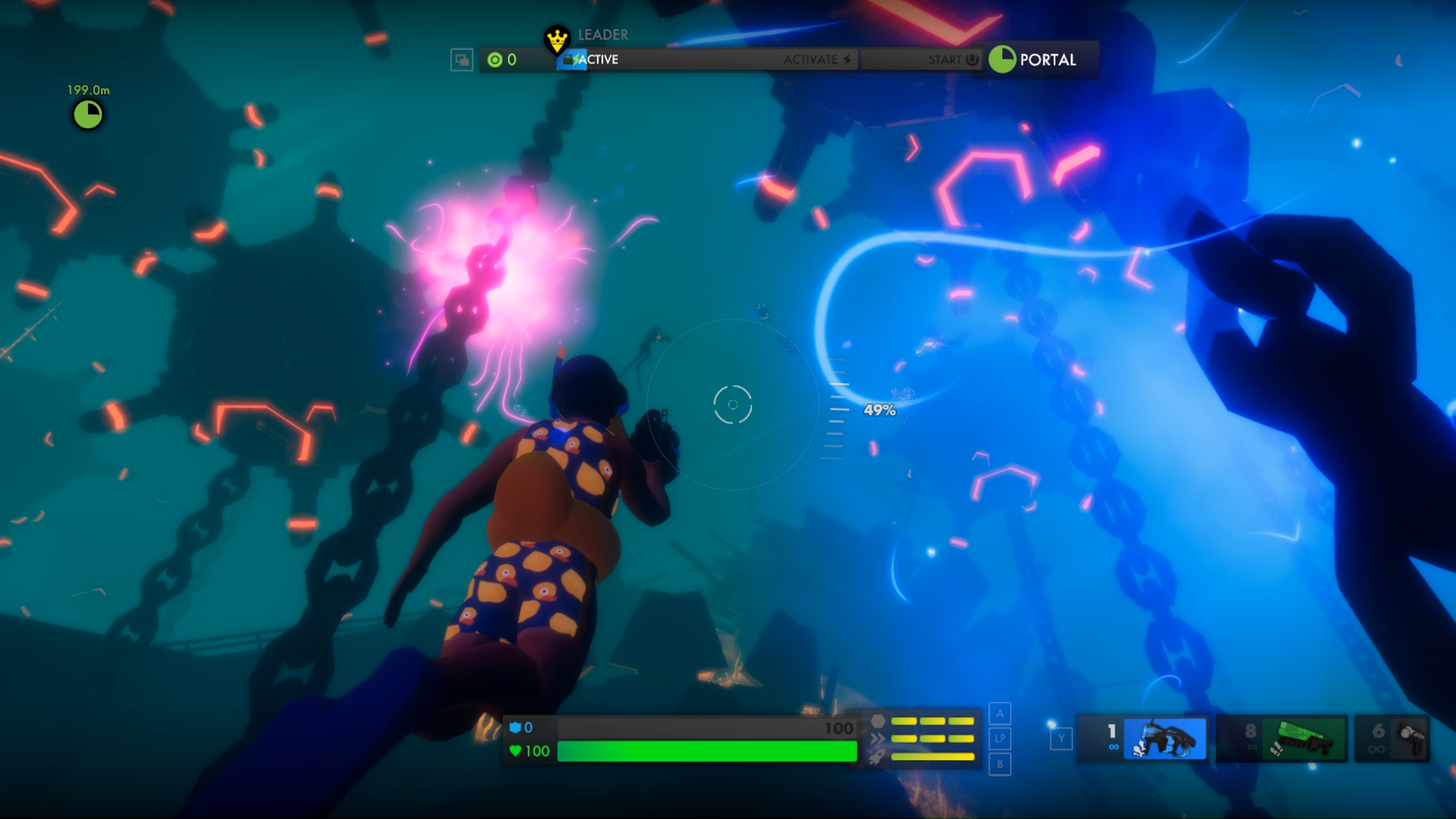Click the overlapping windows icon by score
Viewport: 1456px width, 819px height.
(x=461, y=60)
